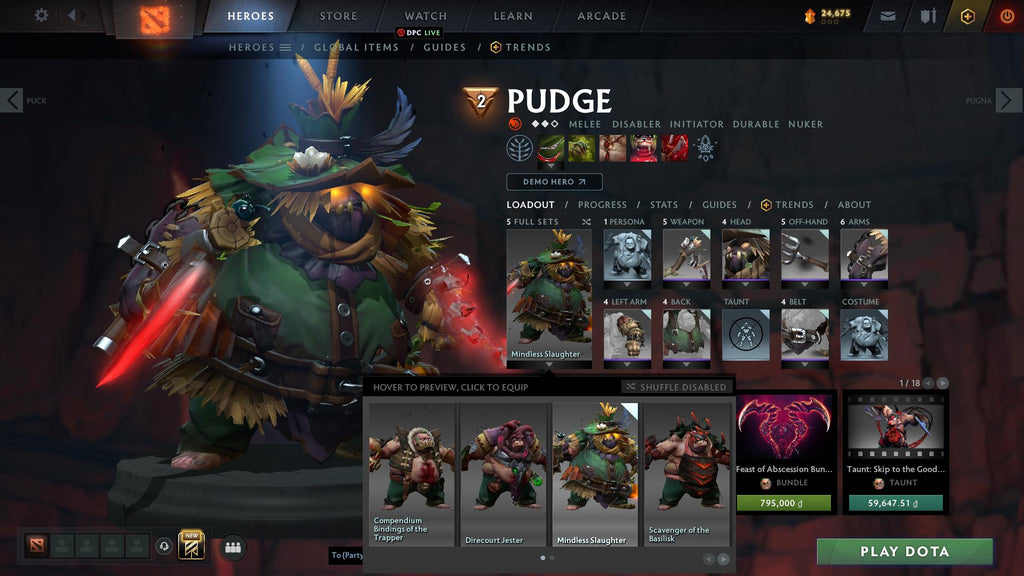This screenshot has width=1024, height=576.
Task: Go to the Arcade tab
Action: [601, 16]
